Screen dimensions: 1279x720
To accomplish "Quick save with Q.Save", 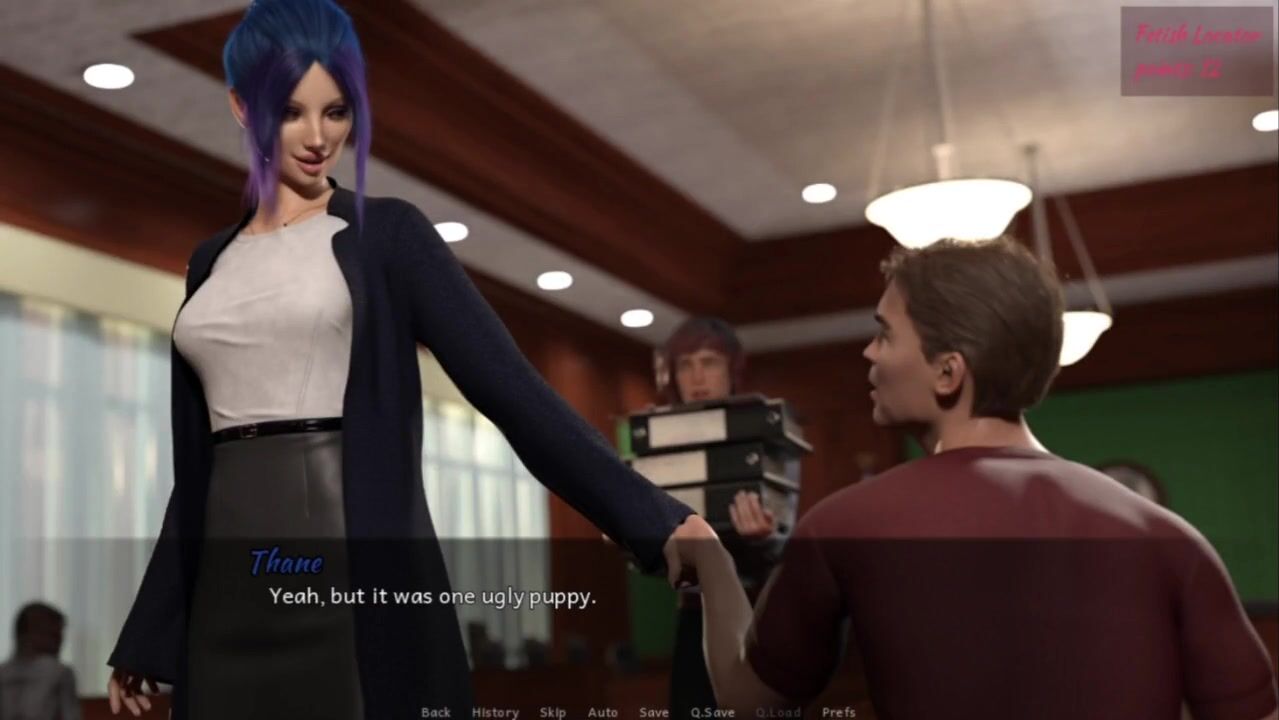I will (x=712, y=712).
